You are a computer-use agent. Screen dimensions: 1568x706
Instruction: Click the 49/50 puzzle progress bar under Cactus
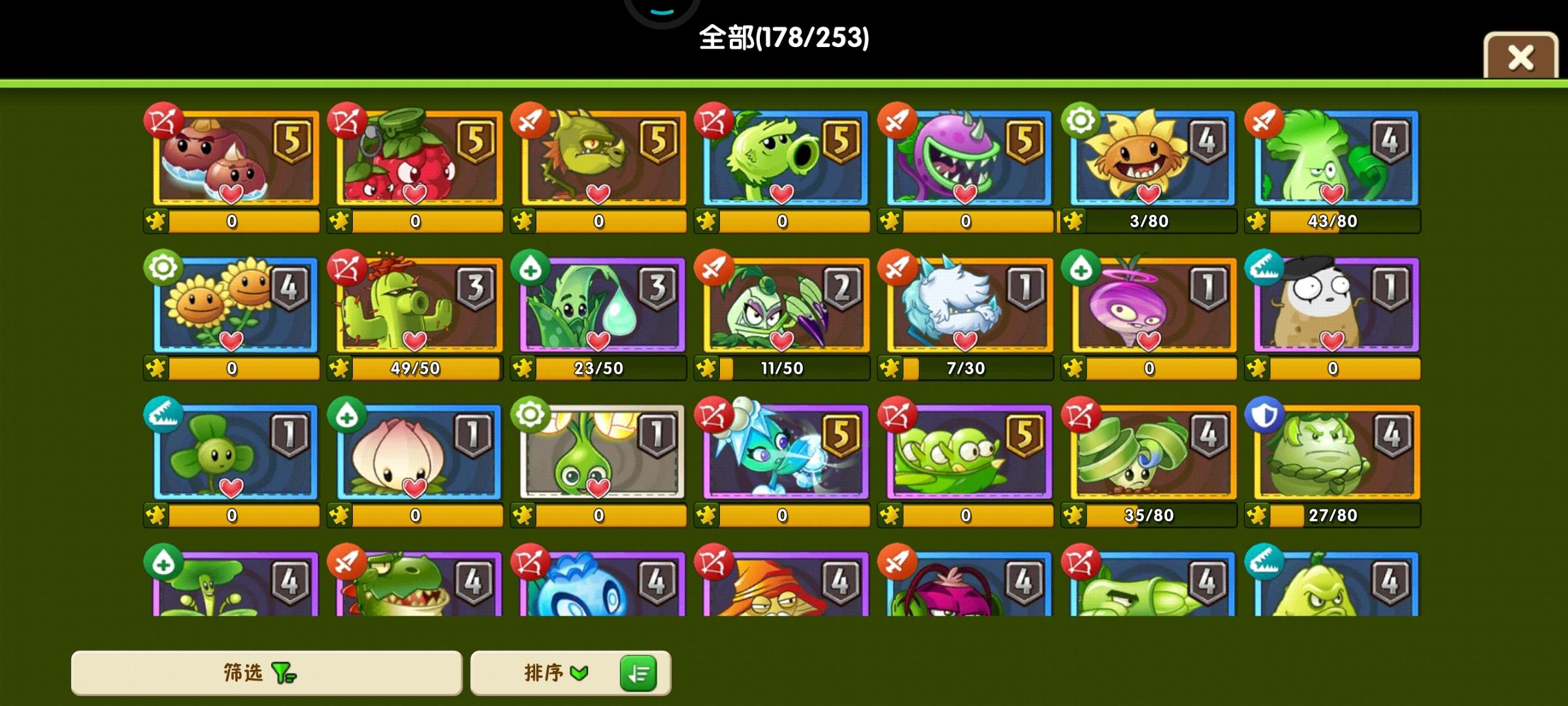click(x=421, y=367)
